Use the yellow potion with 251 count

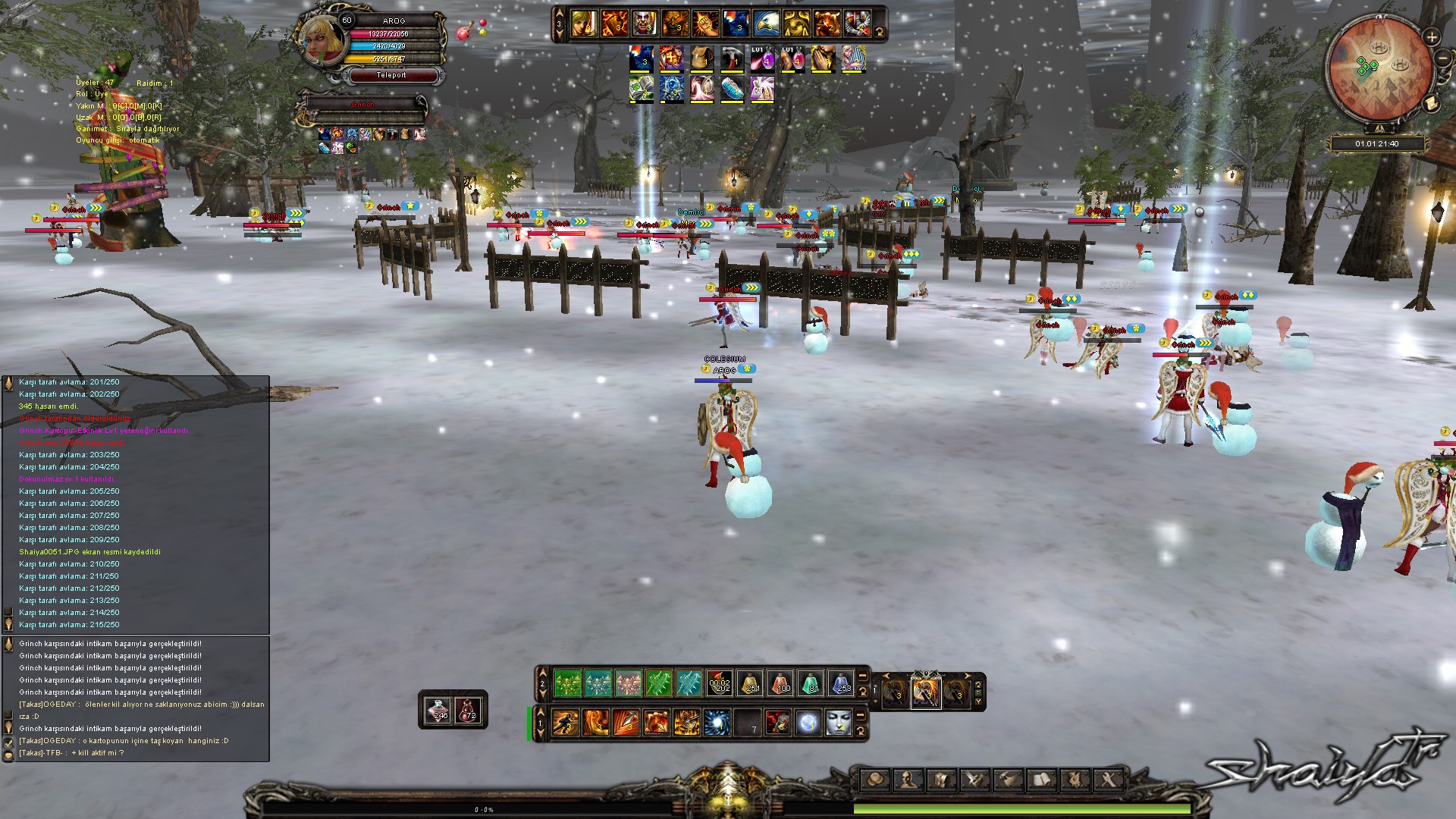coord(750,683)
